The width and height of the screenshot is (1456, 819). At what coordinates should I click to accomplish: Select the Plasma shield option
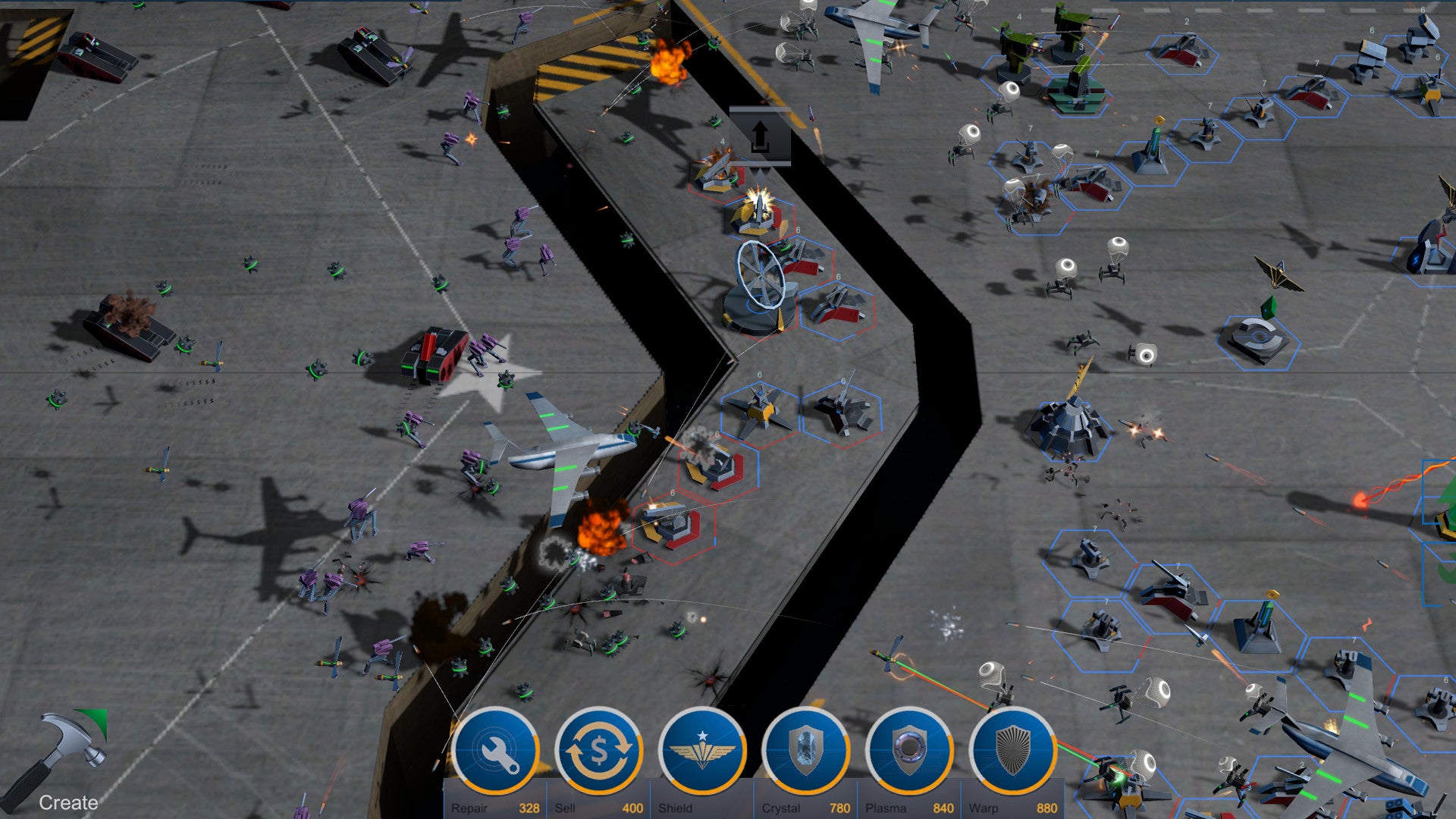(x=909, y=751)
